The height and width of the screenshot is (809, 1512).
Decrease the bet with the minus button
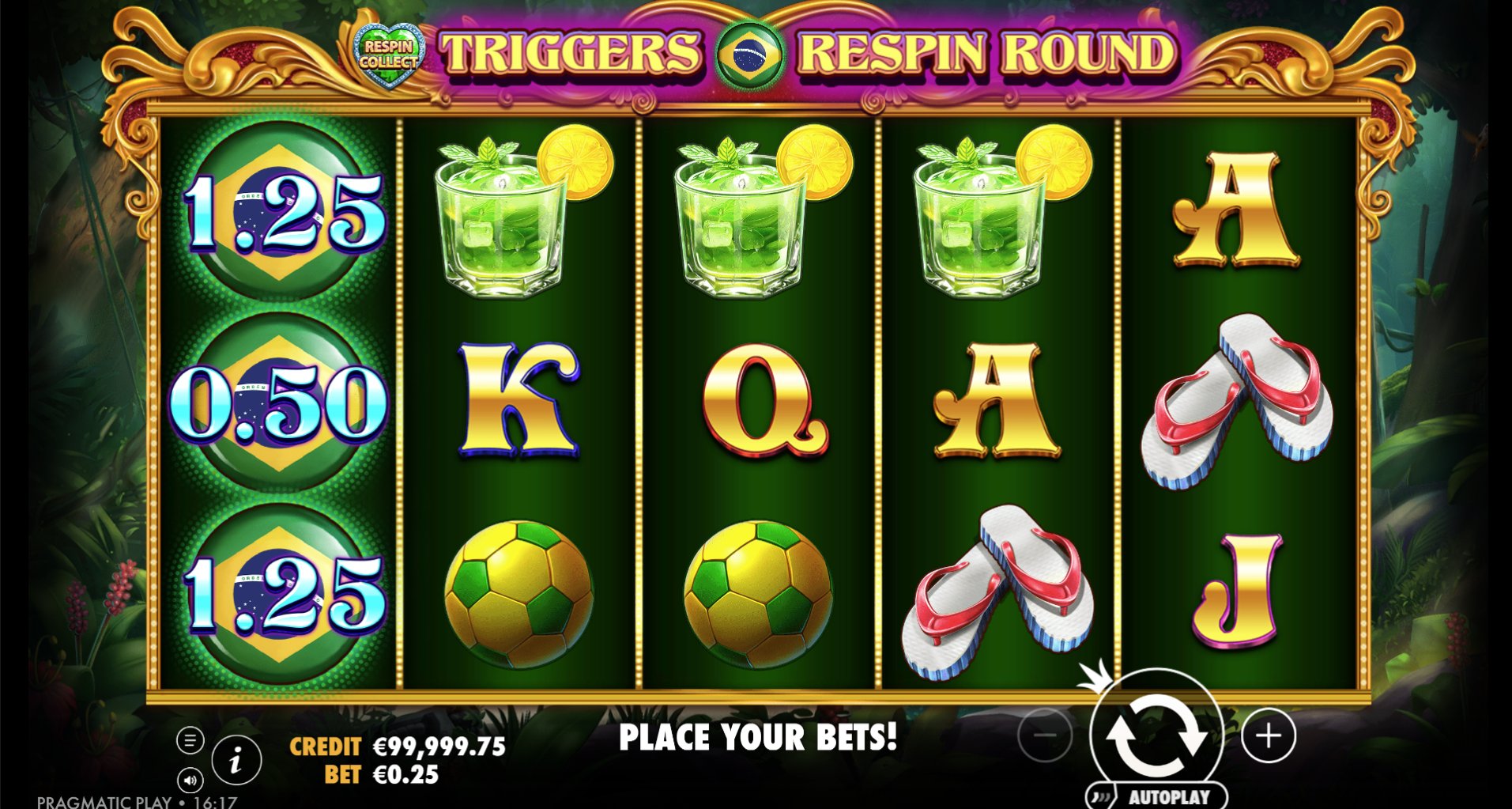click(1045, 736)
